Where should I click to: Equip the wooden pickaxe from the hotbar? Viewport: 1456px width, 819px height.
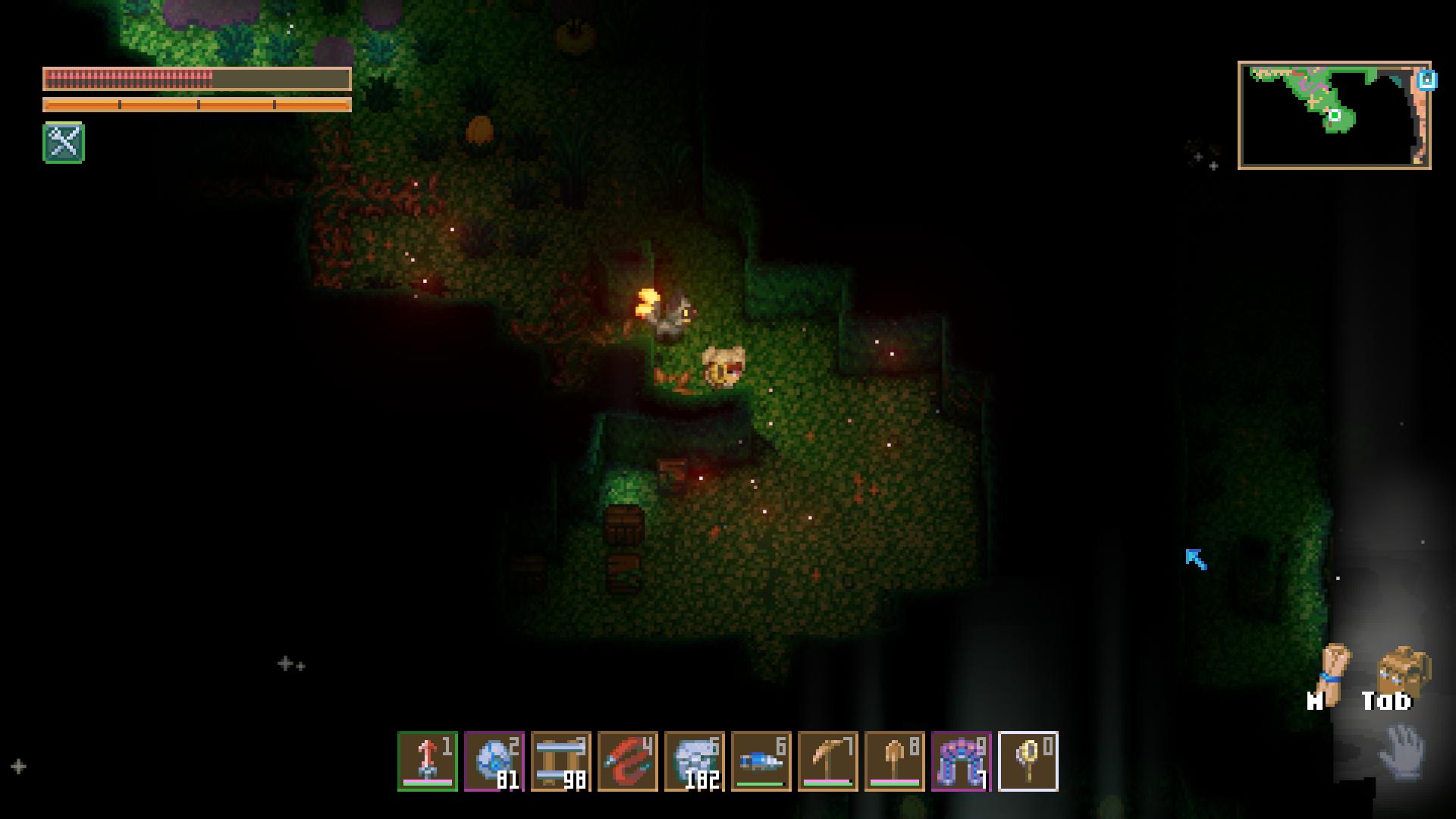828,761
